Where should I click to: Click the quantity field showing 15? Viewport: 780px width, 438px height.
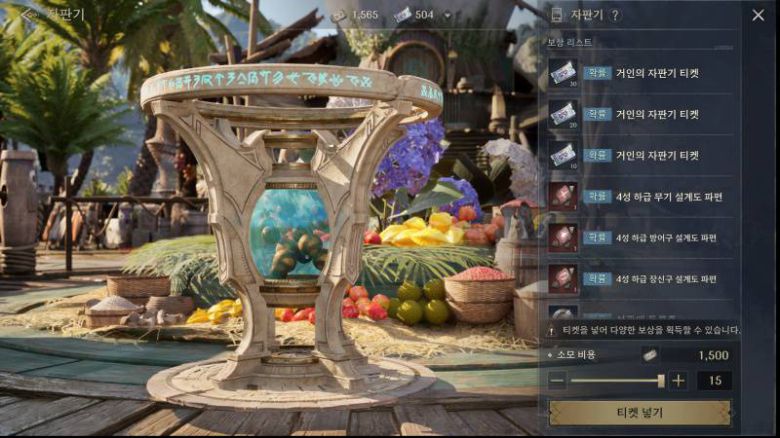[x=714, y=380]
